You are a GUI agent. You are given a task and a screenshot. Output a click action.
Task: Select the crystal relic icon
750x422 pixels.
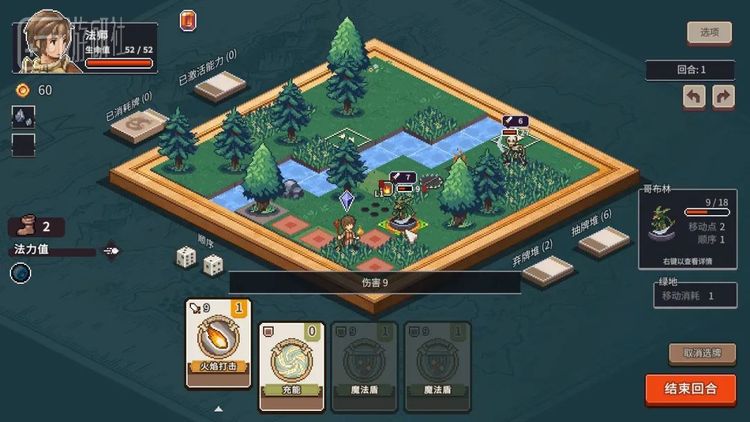pyautogui.click(x=23, y=117)
